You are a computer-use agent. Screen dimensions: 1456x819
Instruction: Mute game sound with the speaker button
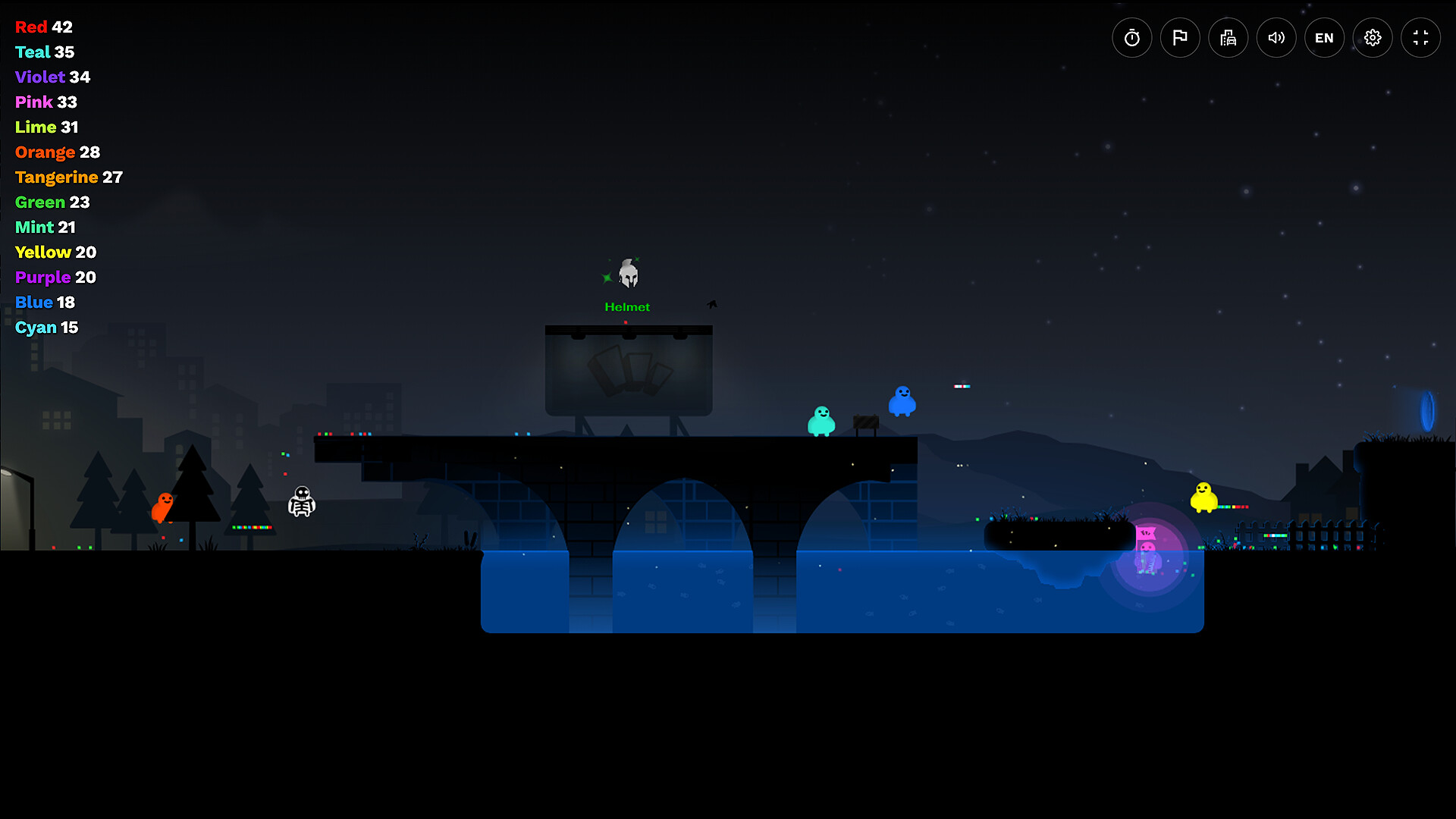pyautogui.click(x=1276, y=37)
